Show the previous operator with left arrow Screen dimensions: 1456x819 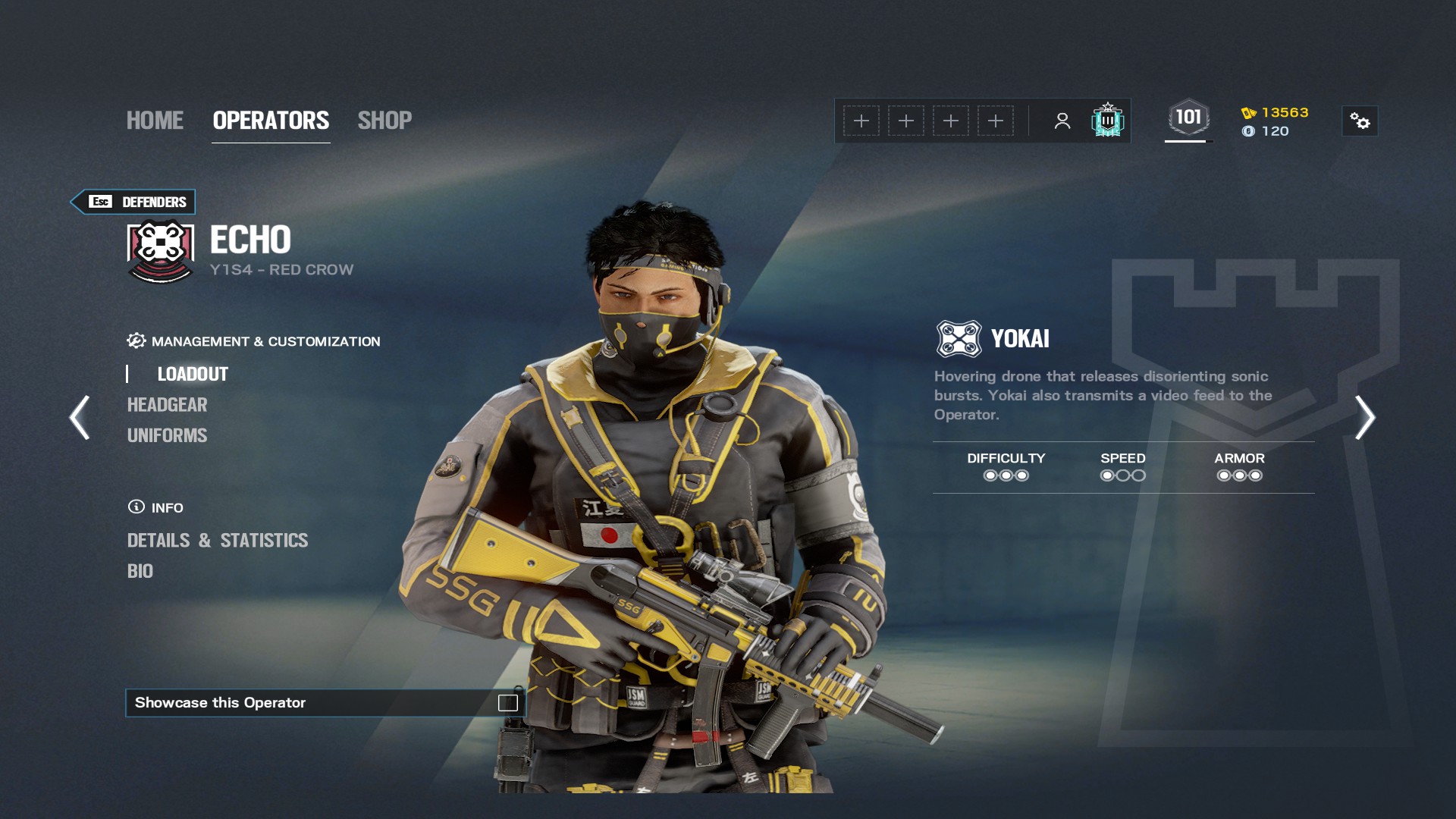point(80,417)
